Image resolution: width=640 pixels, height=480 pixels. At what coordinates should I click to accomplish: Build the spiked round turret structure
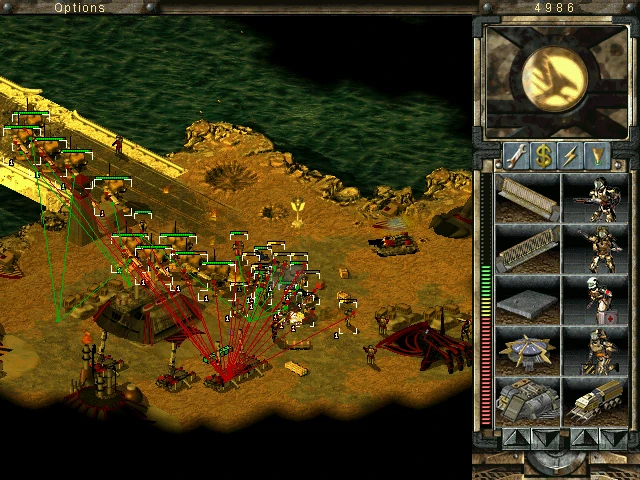click(x=528, y=351)
